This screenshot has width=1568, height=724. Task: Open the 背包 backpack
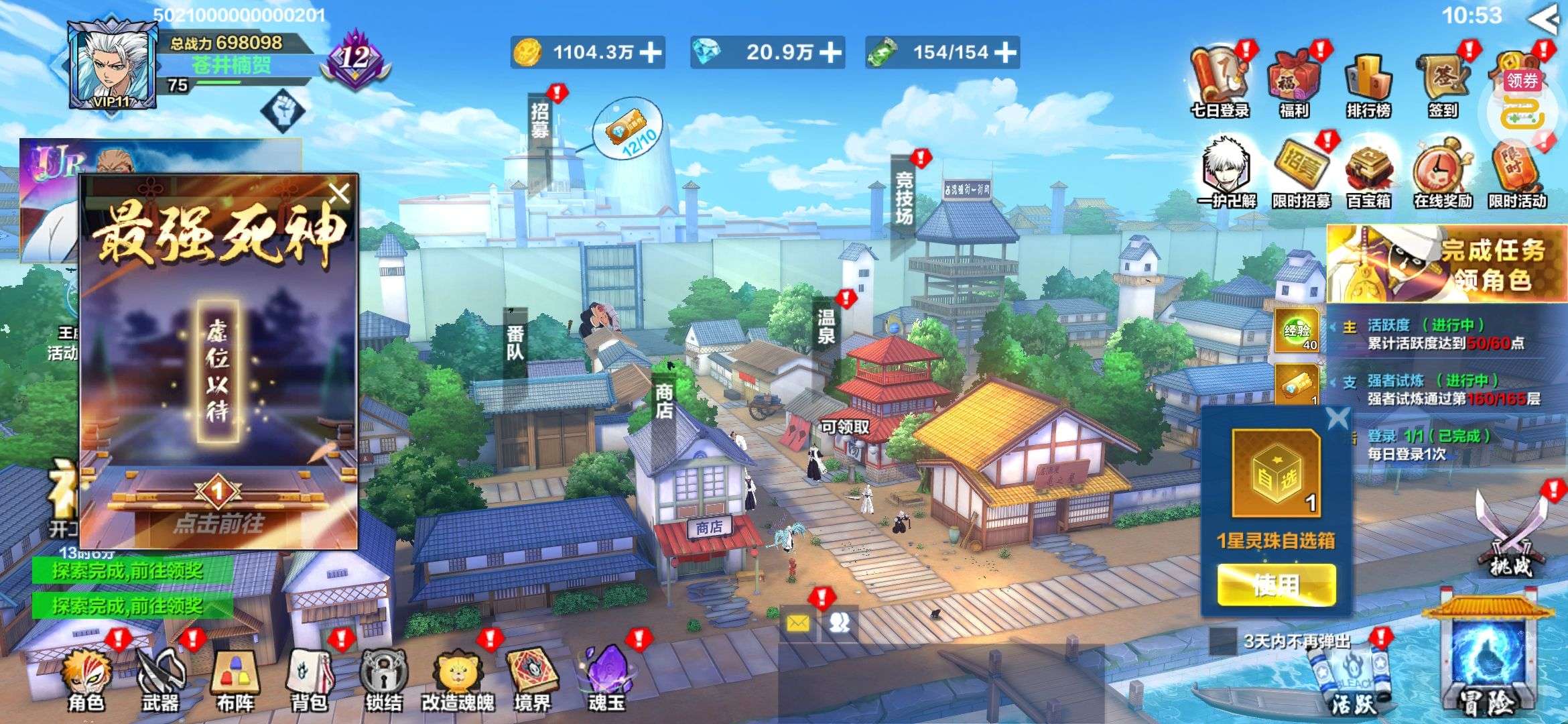pyautogui.click(x=310, y=677)
